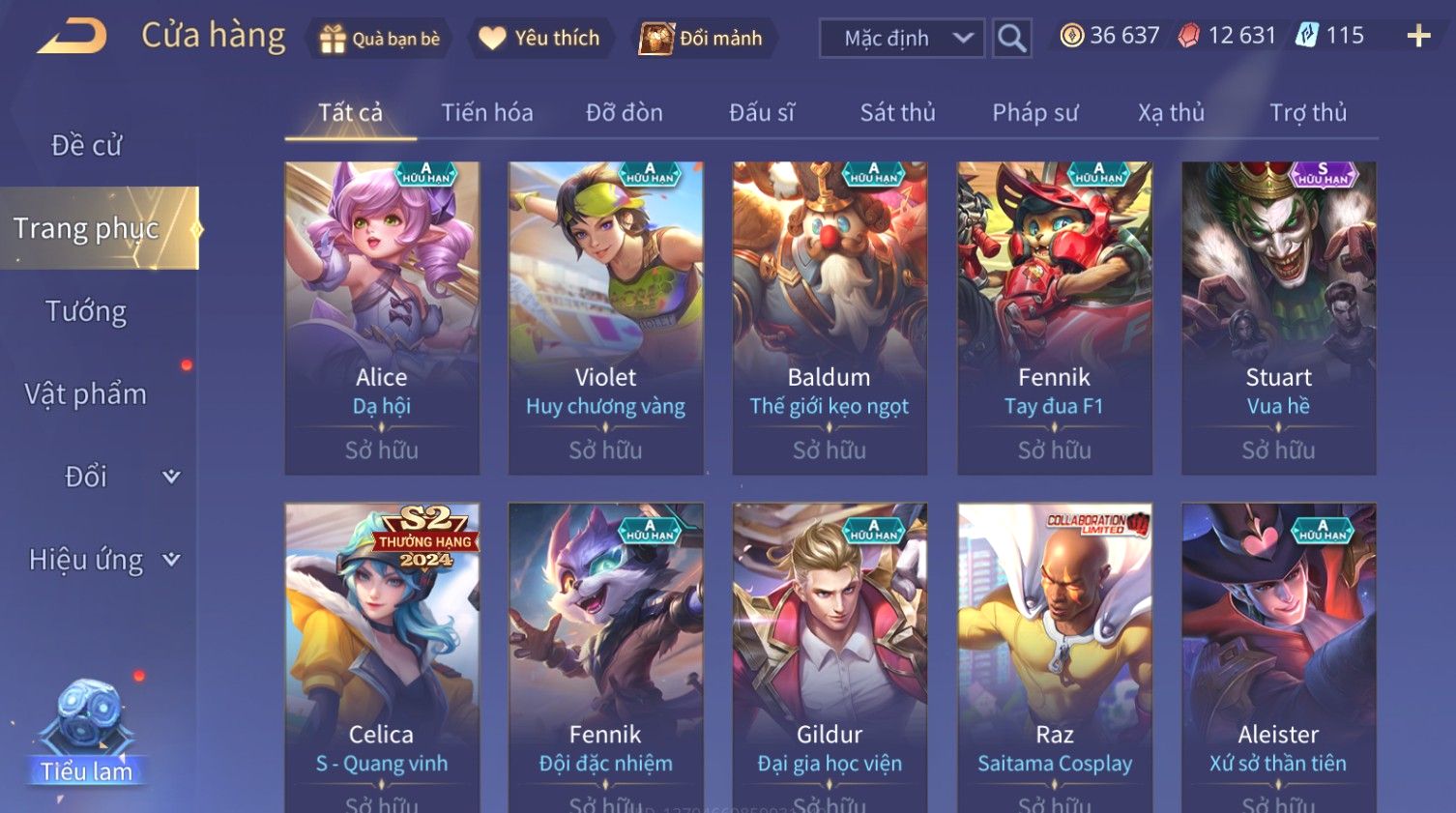
Task: Open the Yêu thích favorites list
Action: [539, 39]
